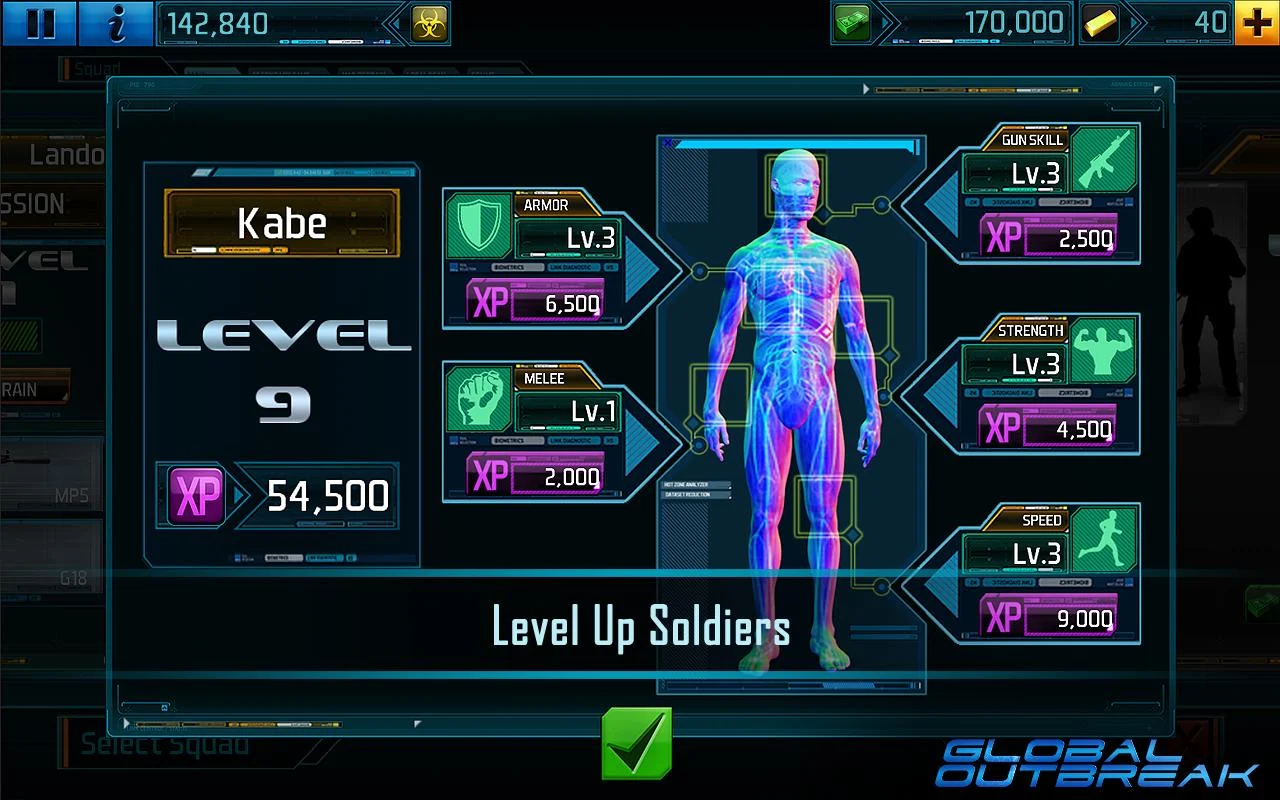Click the gold bar icon near the counter
The image size is (1280, 800).
click(1098, 22)
